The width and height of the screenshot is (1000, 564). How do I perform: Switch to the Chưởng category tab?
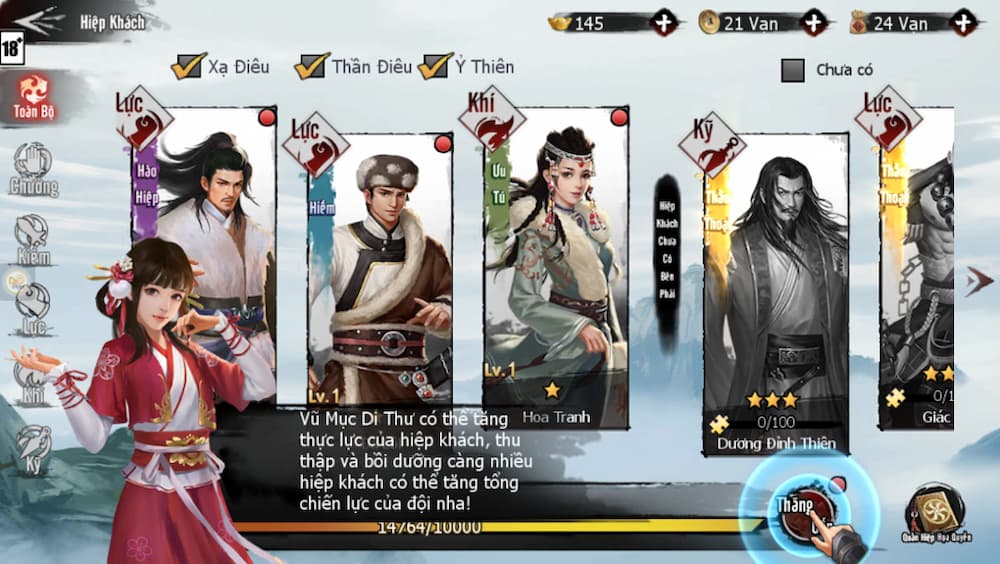coord(34,169)
